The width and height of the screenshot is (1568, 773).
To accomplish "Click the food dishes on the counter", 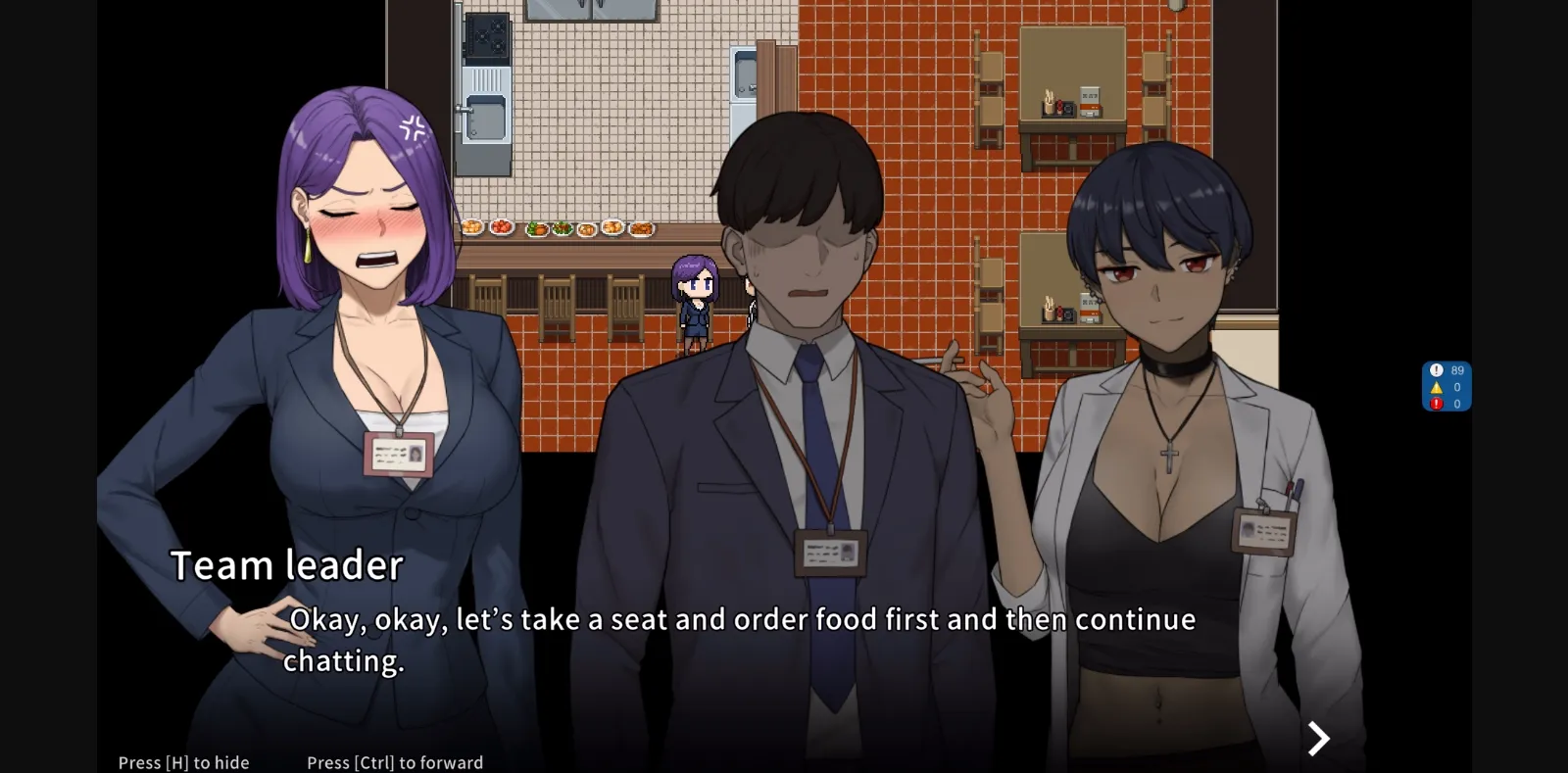I will [x=559, y=225].
